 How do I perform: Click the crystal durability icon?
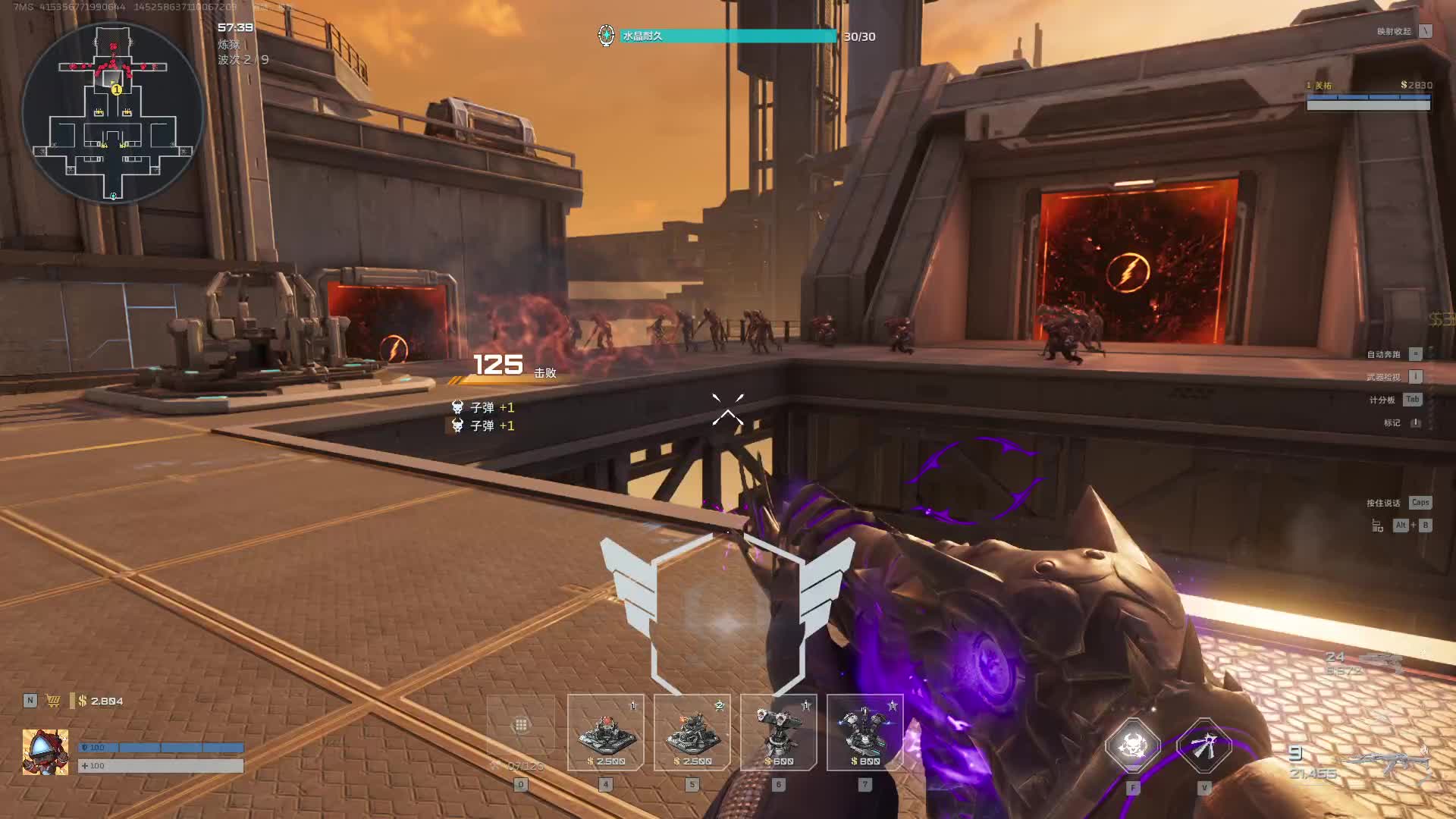[606, 36]
